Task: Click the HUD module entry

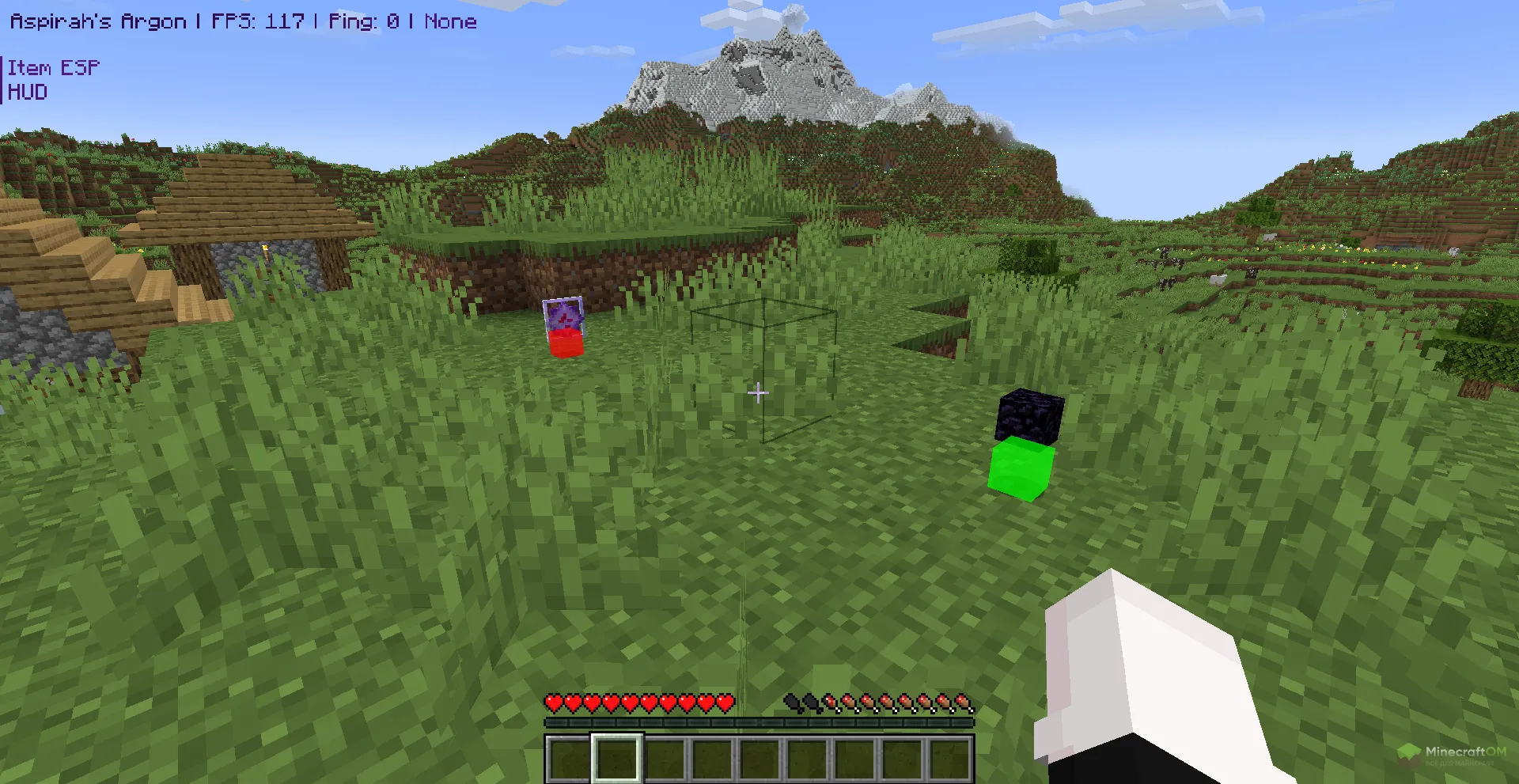Action: pos(28,93)
